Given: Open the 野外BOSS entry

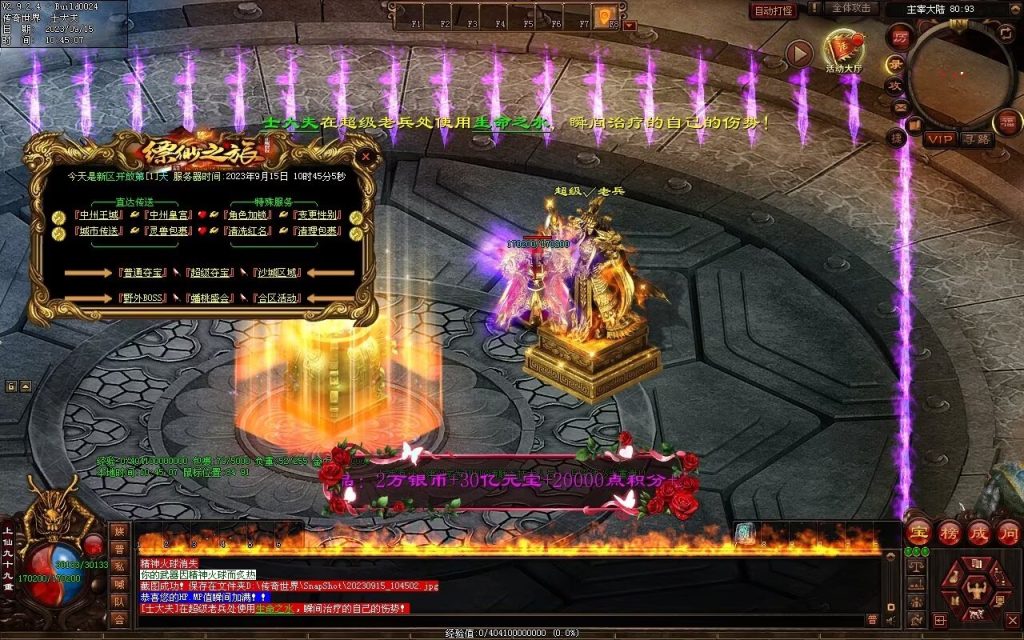Looking at the screenshot, I should tap(142, 298).
